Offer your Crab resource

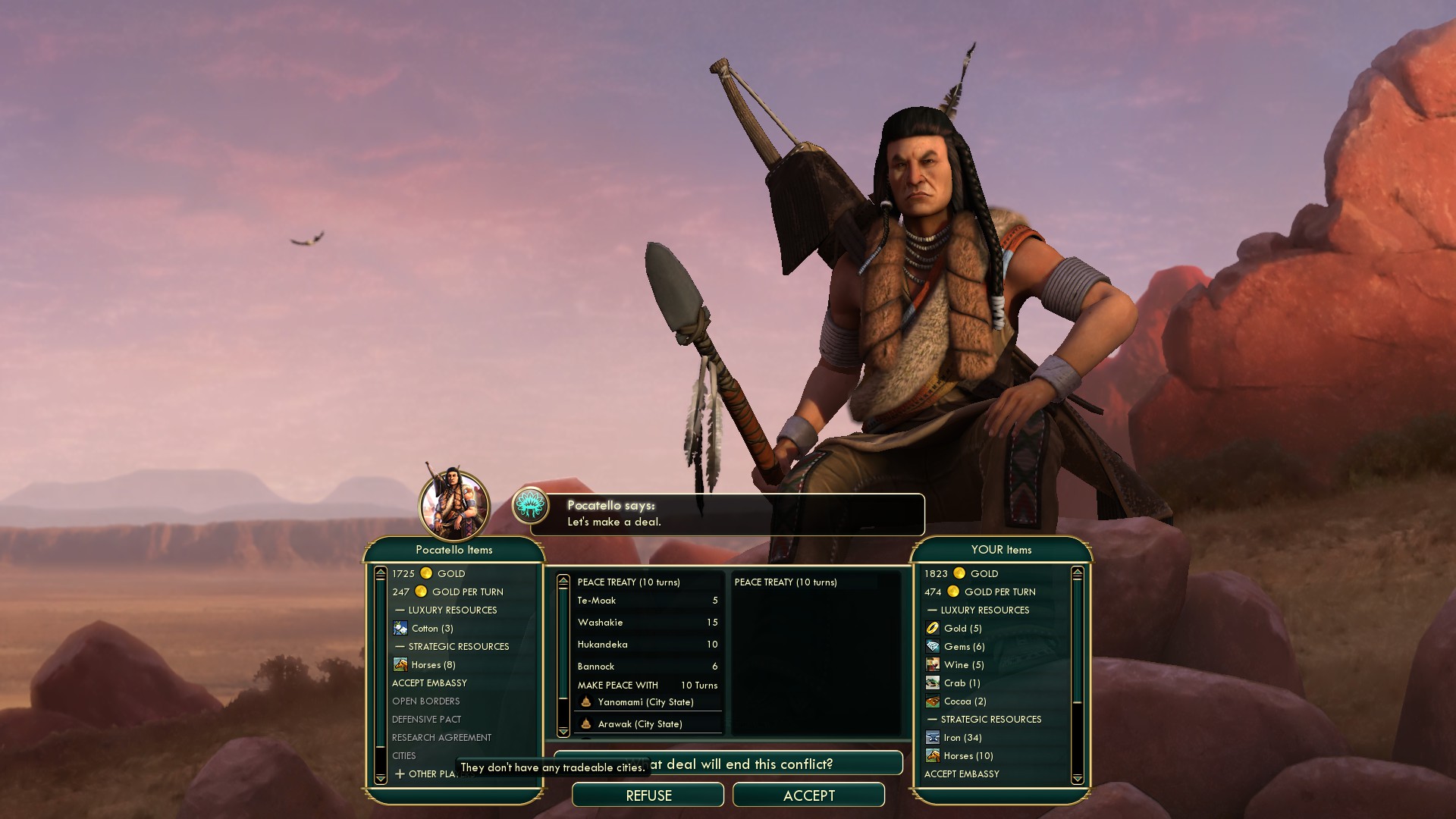point(955,682)
